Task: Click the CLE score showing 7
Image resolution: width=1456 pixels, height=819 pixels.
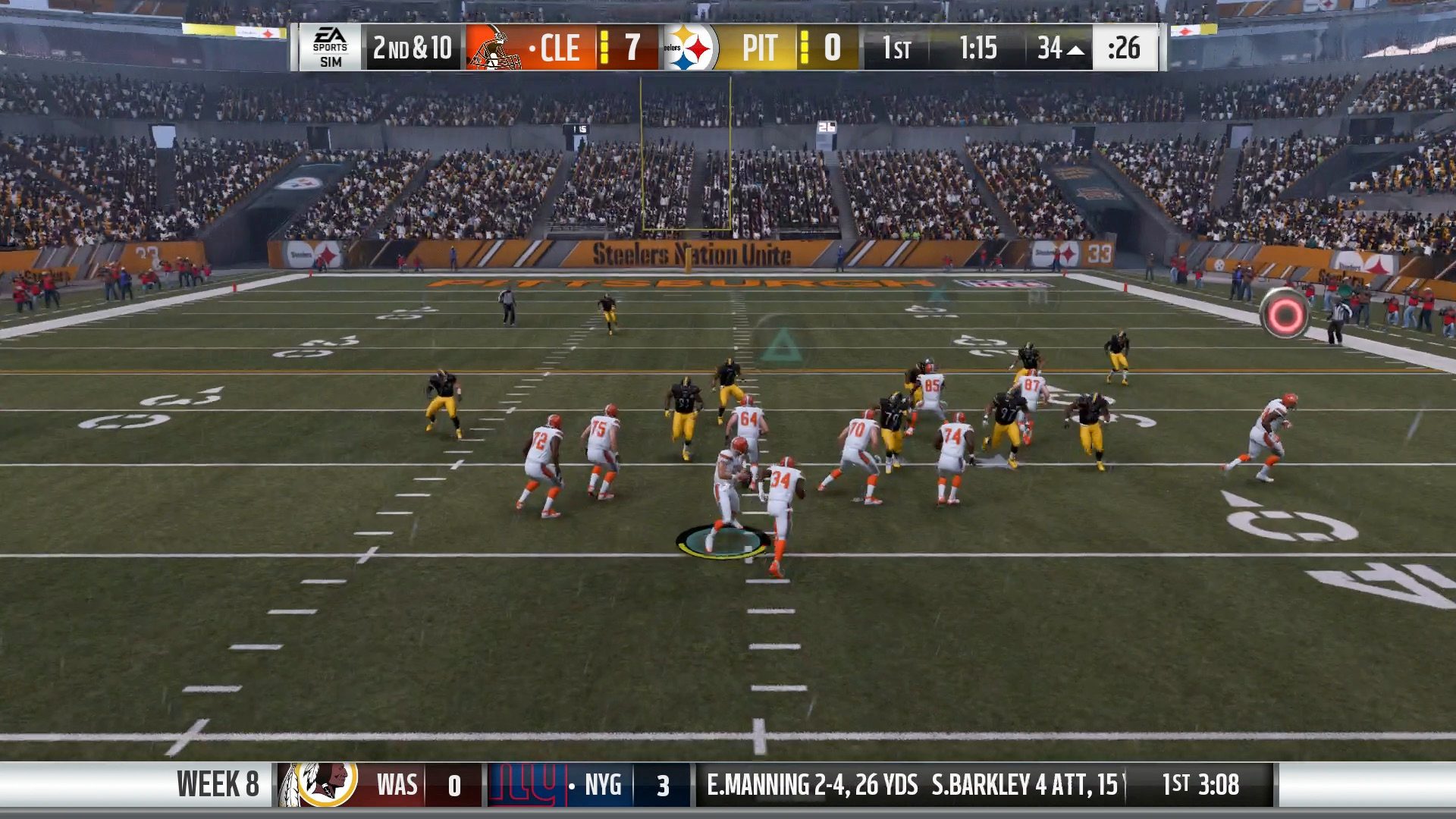Action: [x=634, y=49]
